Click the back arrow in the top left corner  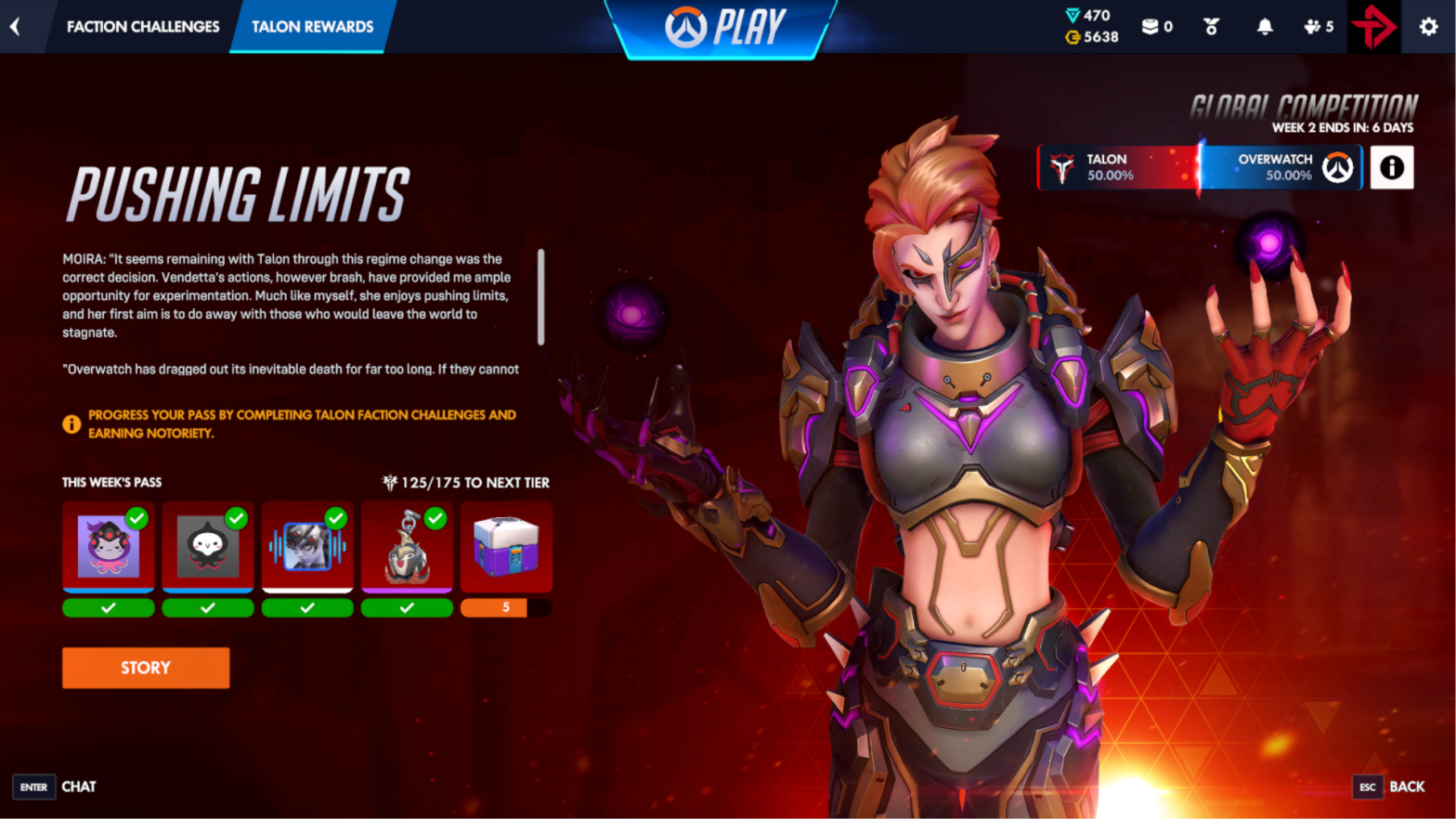pos(15,26)
